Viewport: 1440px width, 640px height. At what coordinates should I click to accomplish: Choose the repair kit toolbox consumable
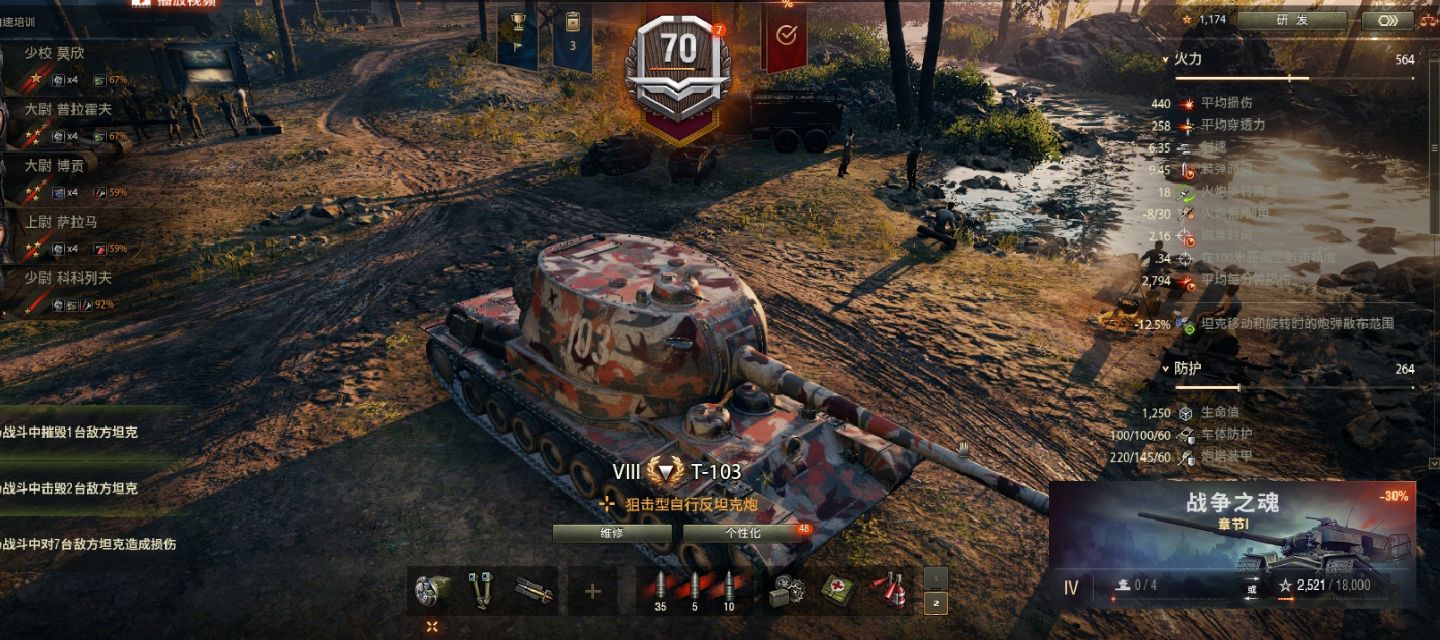[x=787, y=590]
